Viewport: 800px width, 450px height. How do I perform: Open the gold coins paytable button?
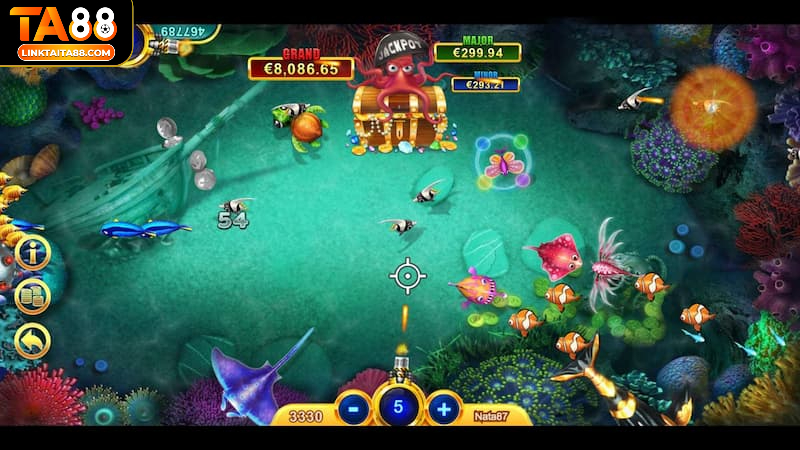32,297
